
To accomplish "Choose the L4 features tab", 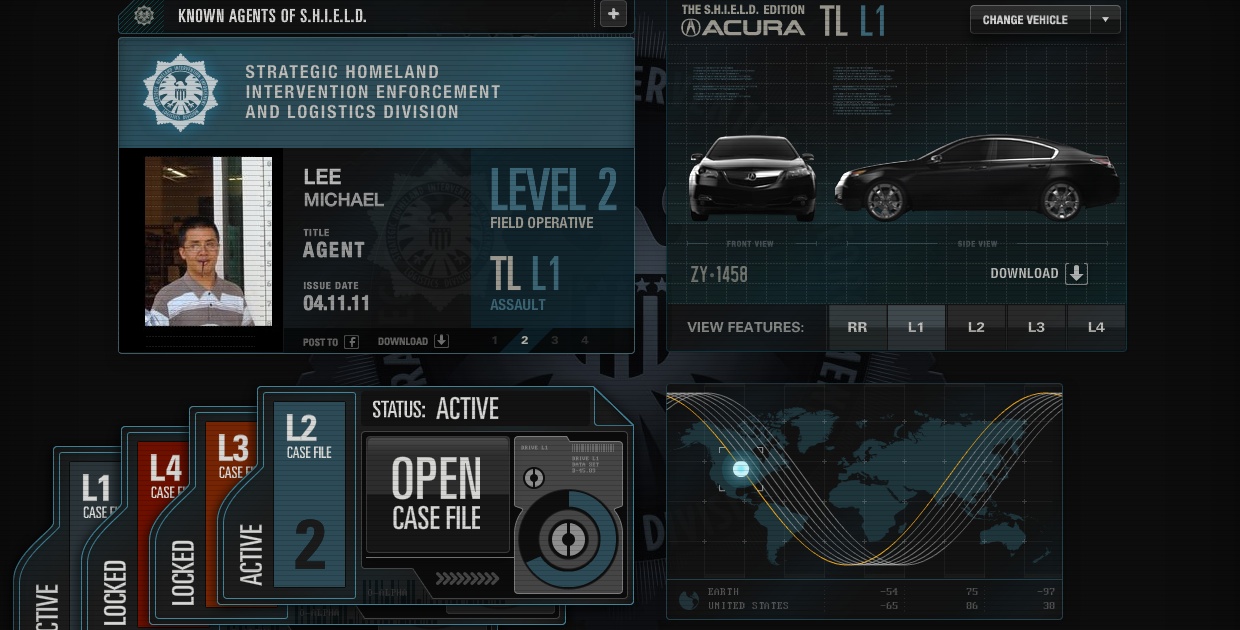I will point(1096,327).
